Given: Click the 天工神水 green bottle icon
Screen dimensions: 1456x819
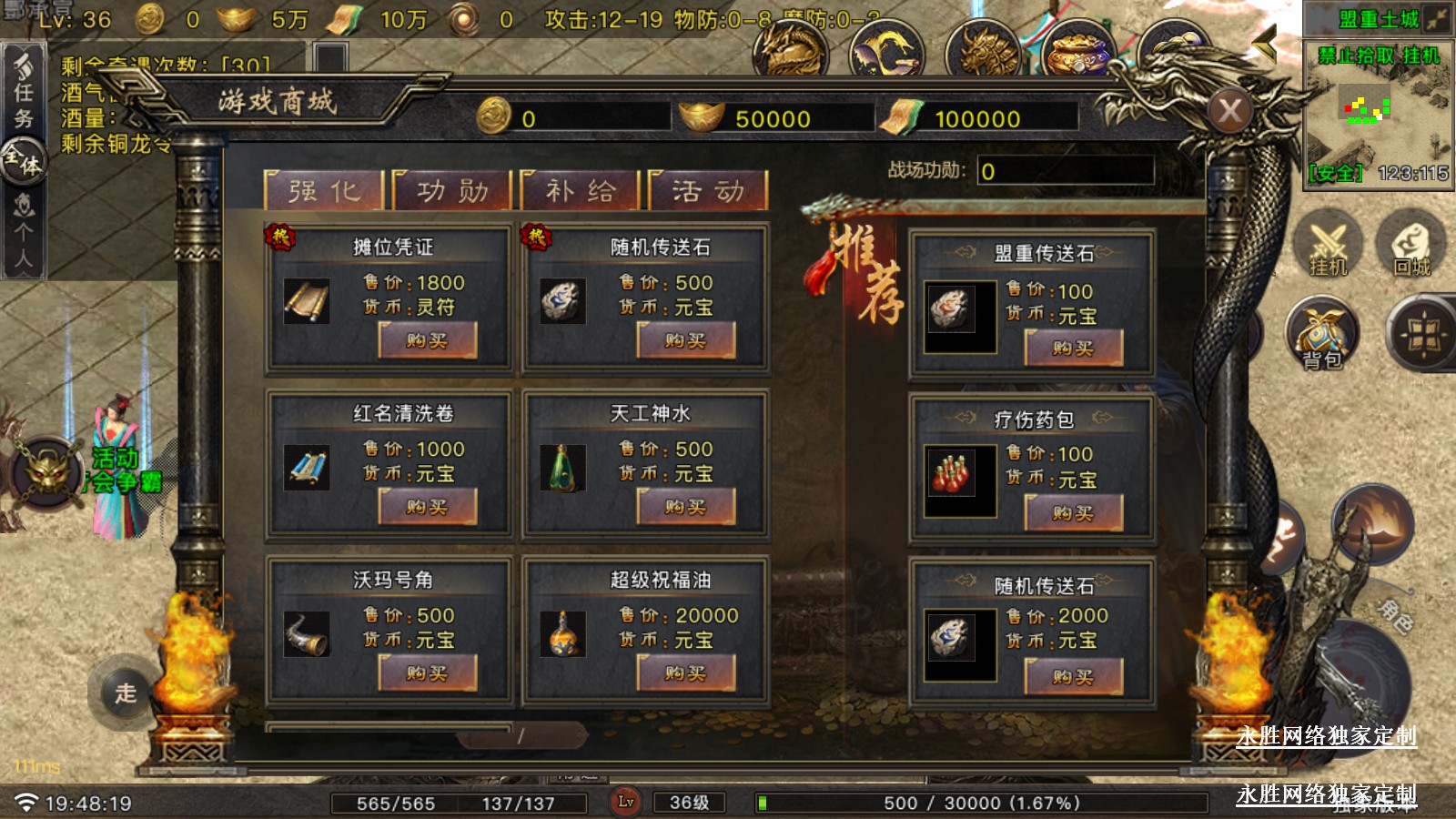Looking at the screenshot, I should point(562,468).
